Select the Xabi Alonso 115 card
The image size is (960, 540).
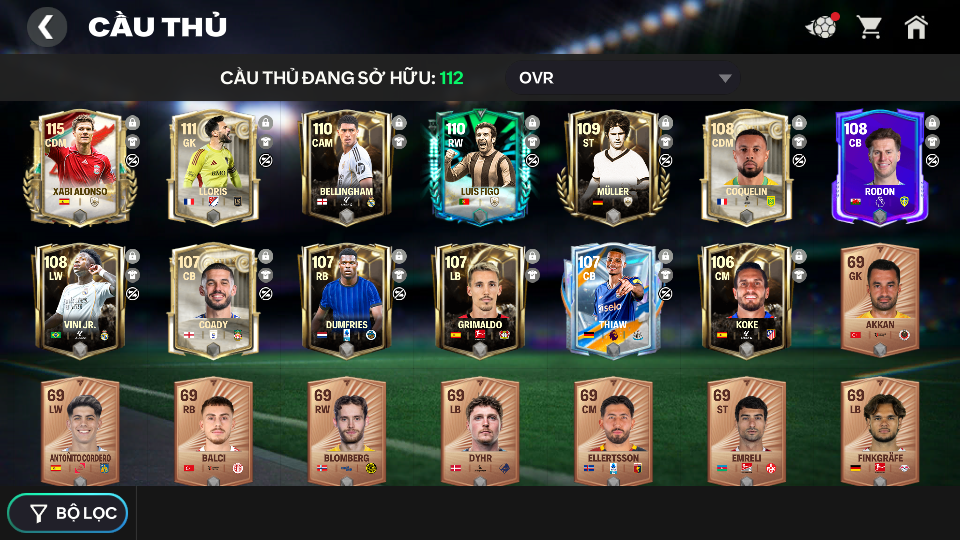pos(80,167)
